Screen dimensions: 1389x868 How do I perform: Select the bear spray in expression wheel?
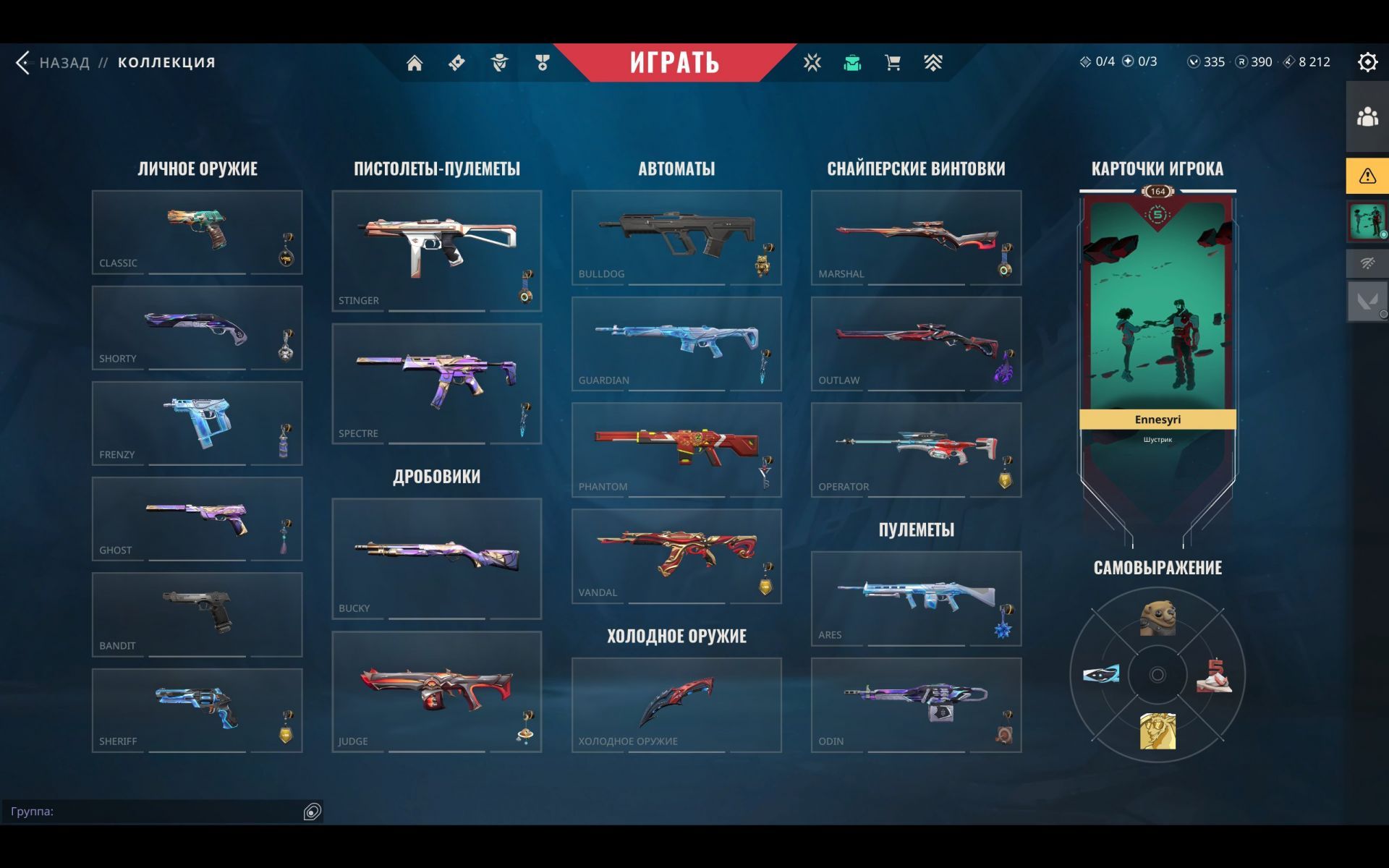1157,618
